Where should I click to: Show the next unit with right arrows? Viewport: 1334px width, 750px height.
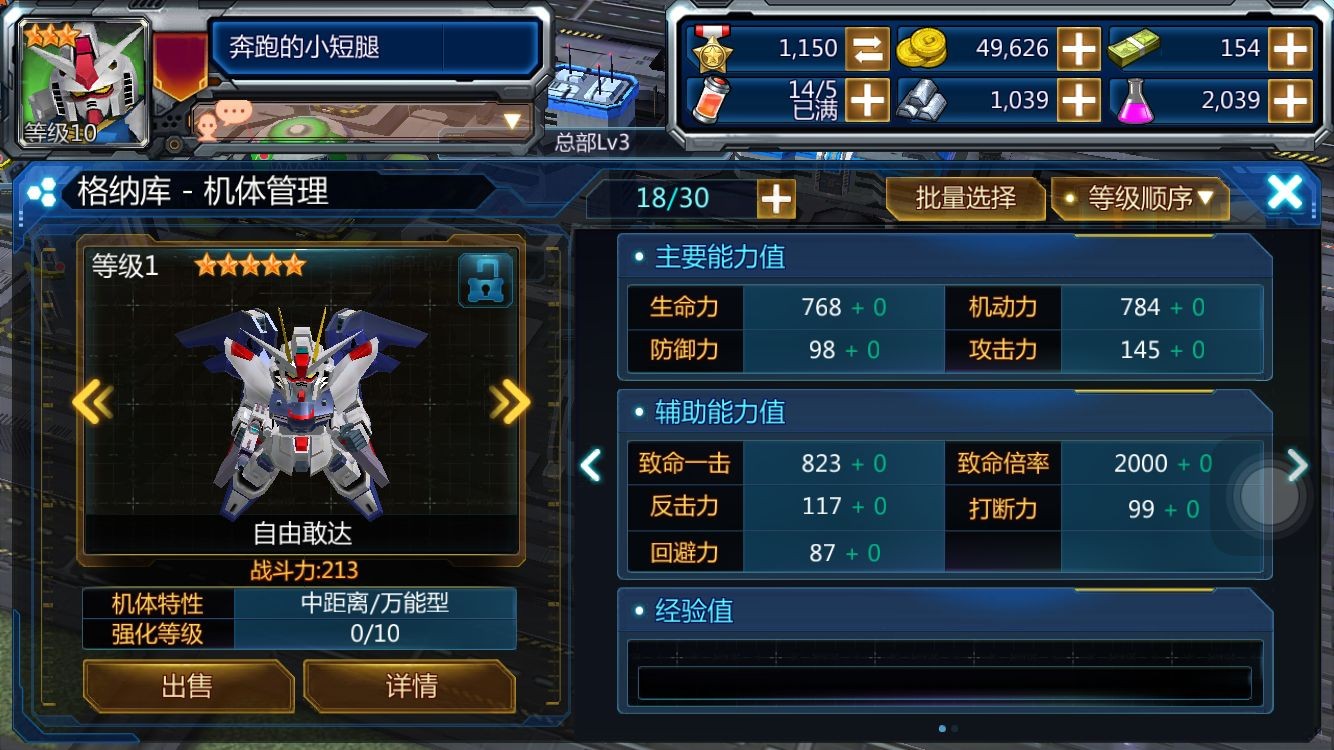pos(510,402)
